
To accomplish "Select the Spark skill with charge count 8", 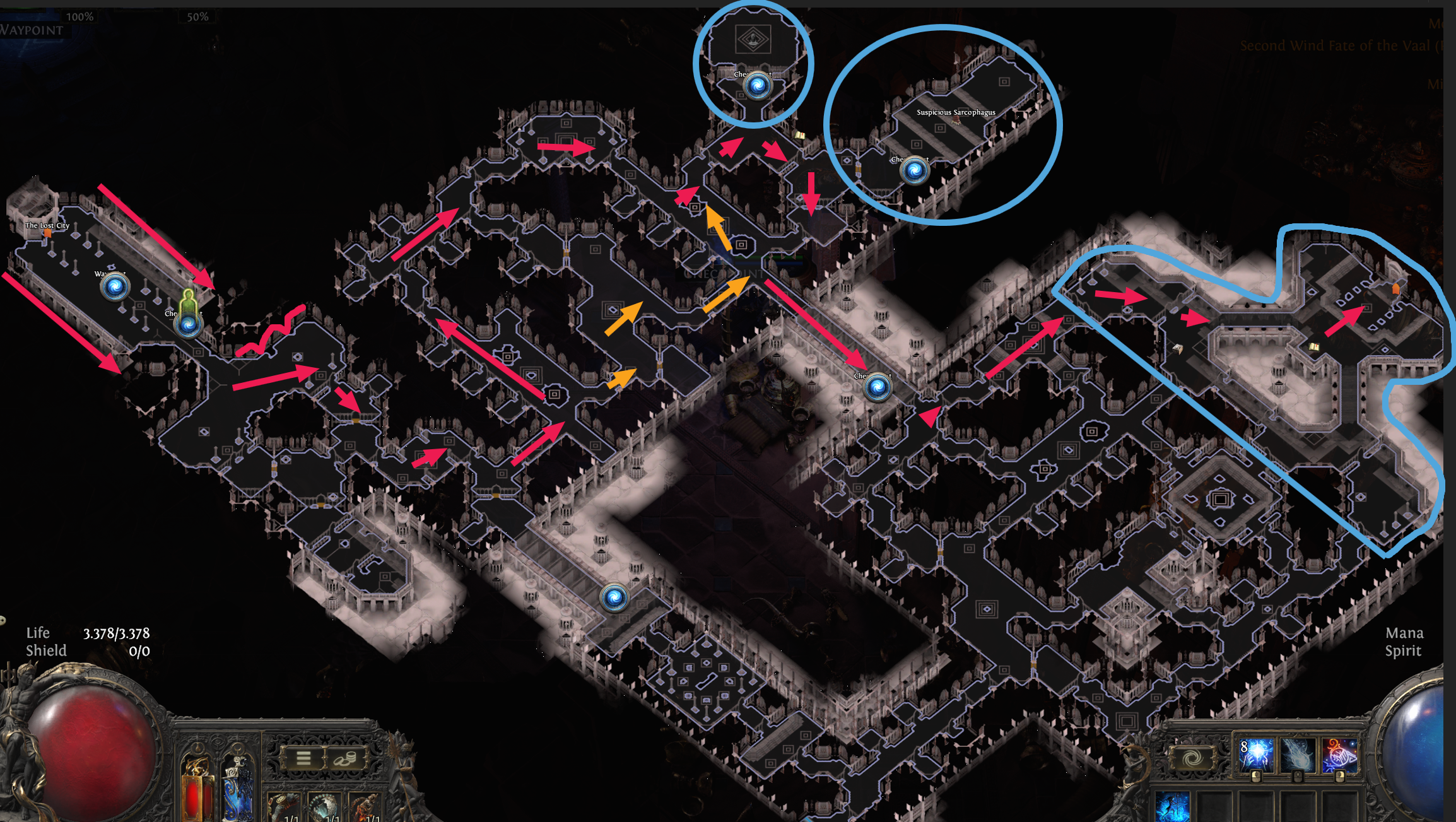I will [1256, 756].
